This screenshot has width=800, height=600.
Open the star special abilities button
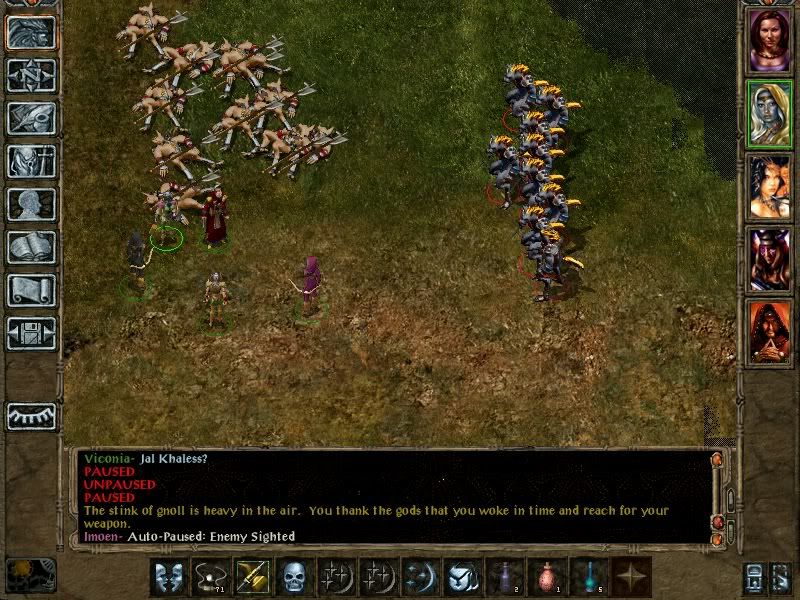(631, 577)
